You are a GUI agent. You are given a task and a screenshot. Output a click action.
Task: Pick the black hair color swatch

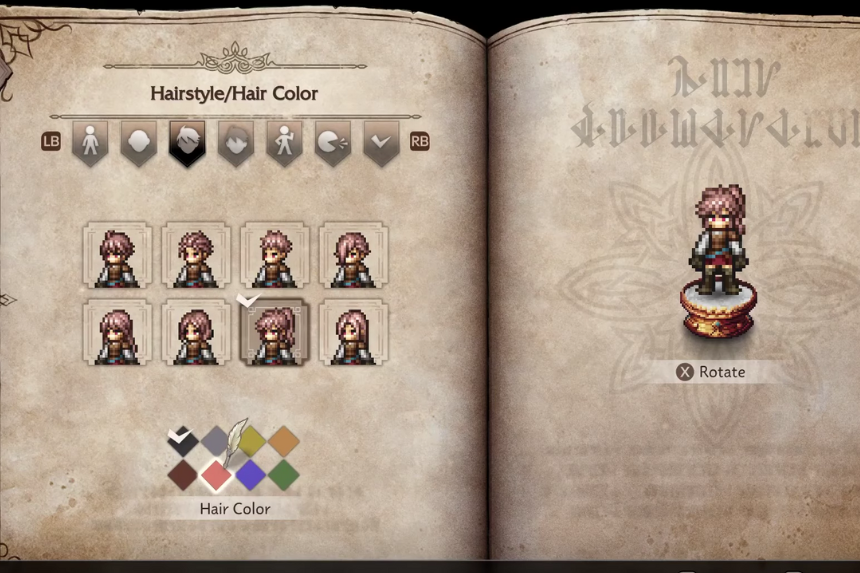182,441
